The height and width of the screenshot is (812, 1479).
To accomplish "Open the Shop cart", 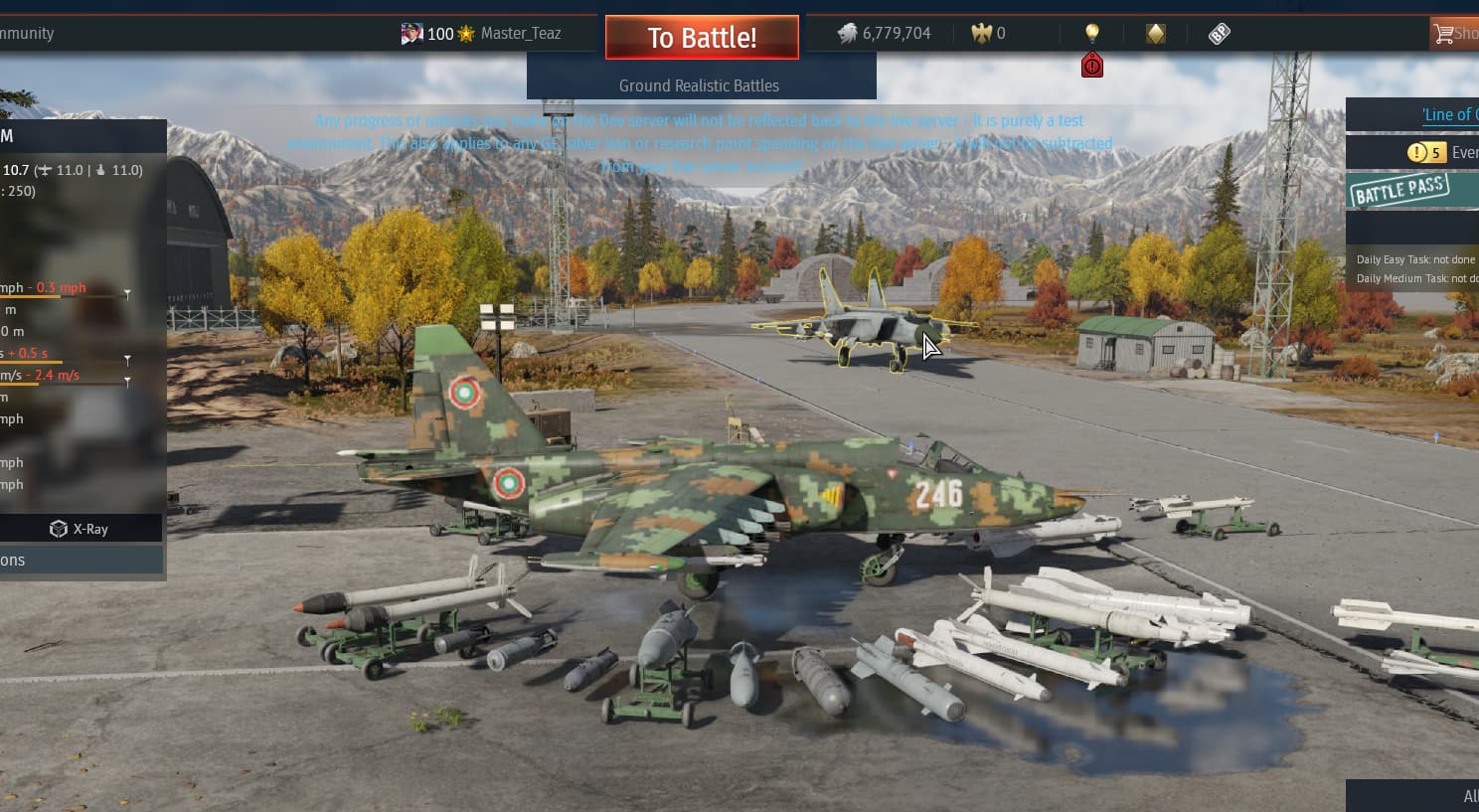I will click(1453, 34).
